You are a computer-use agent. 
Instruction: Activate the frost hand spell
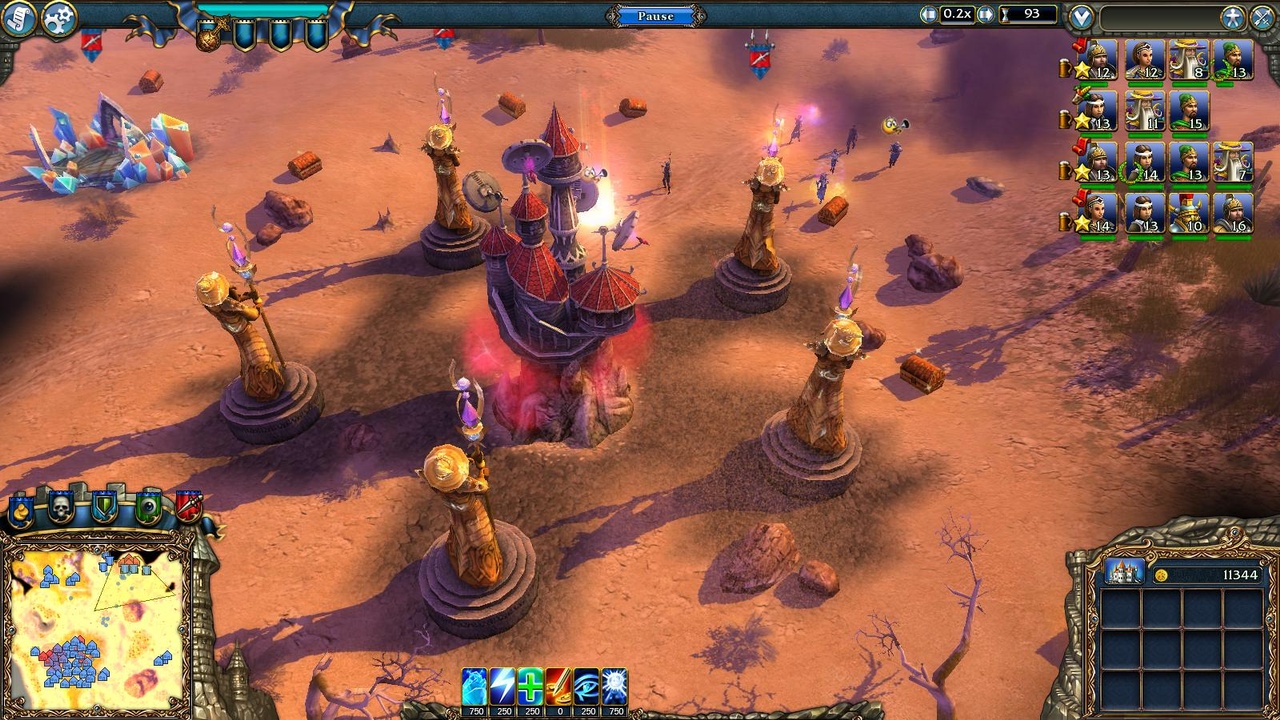pos(476,686)
